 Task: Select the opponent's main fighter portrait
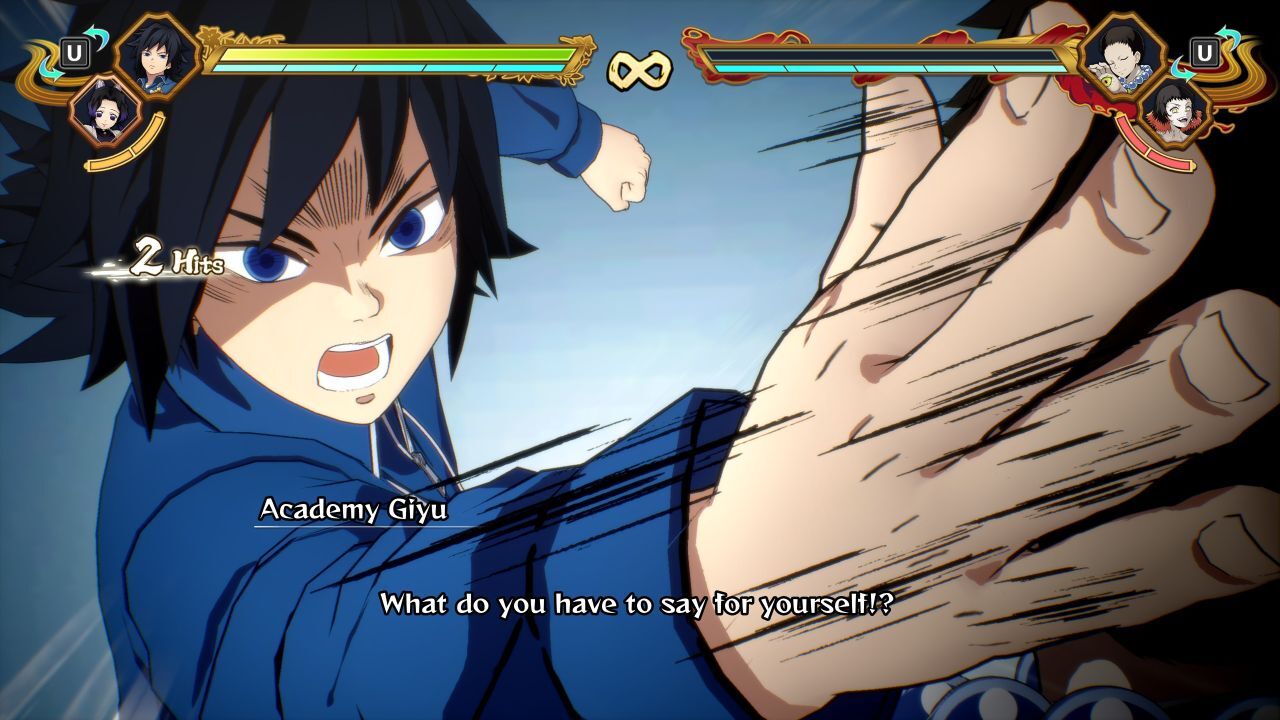click(x=1124, y=54)
